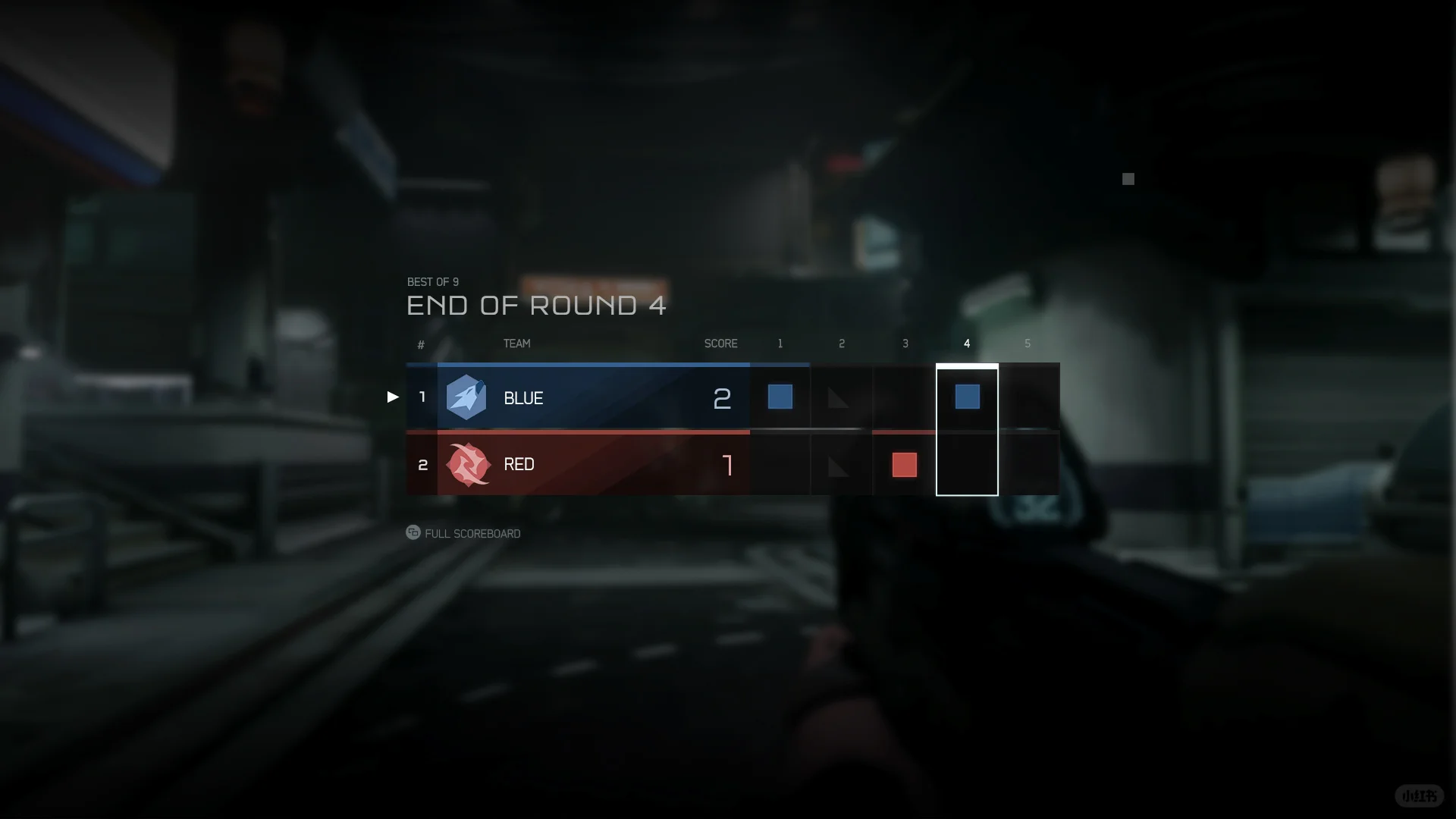Screen dimensions: 1456x819
Task: Select the Blue team row
Action: click(x=577, y=397)
